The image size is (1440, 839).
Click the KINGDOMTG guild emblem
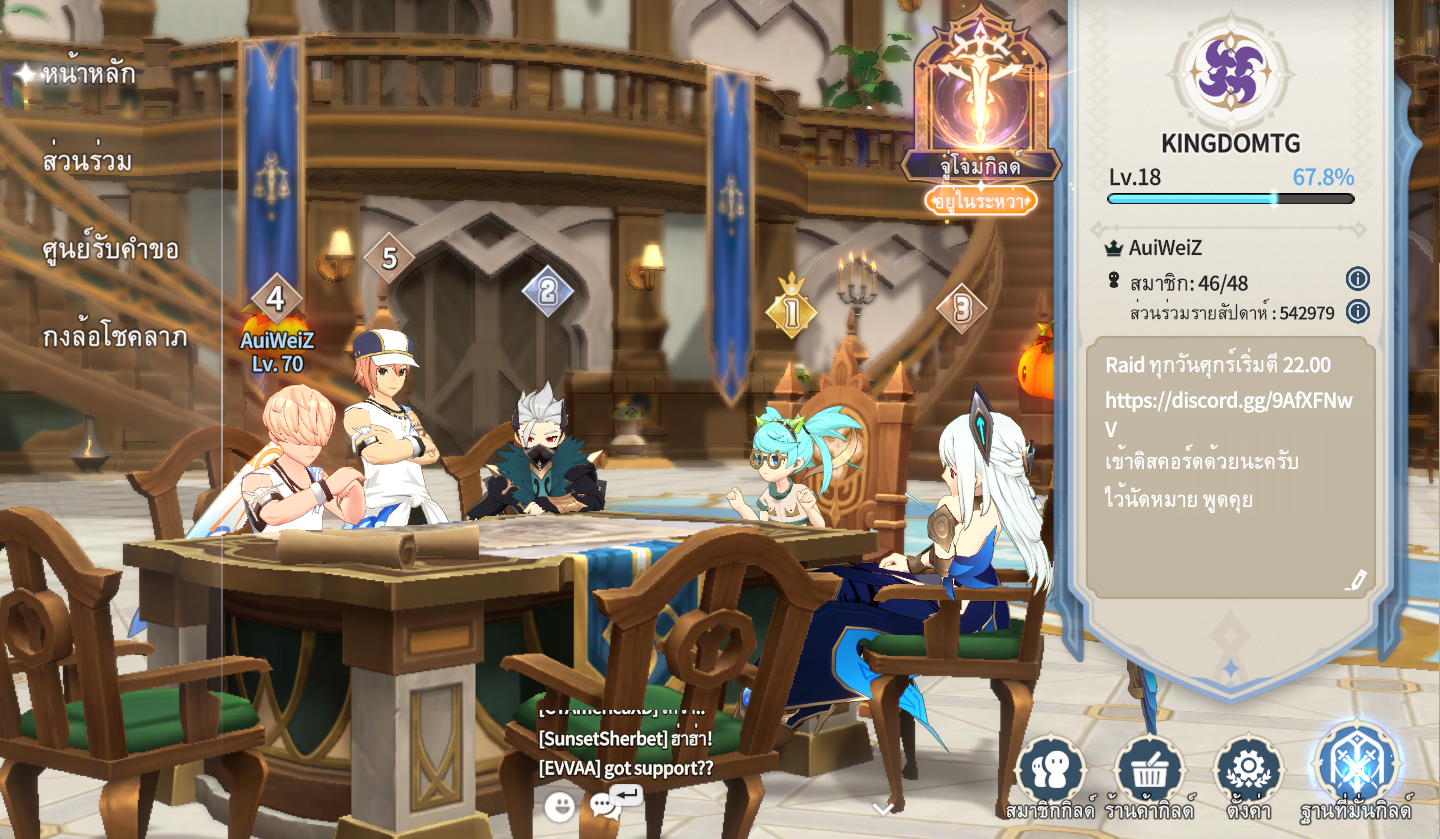(x=1231, y=72)
